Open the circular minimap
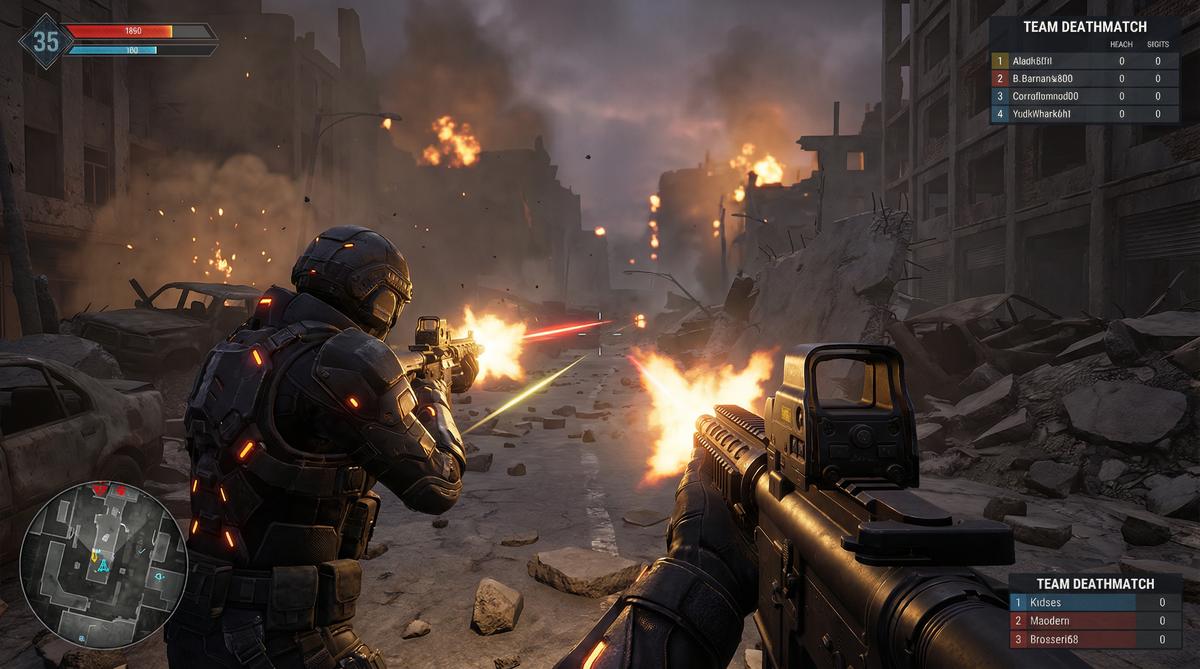Screen dimensions: 1200x669 coord(103,565)
